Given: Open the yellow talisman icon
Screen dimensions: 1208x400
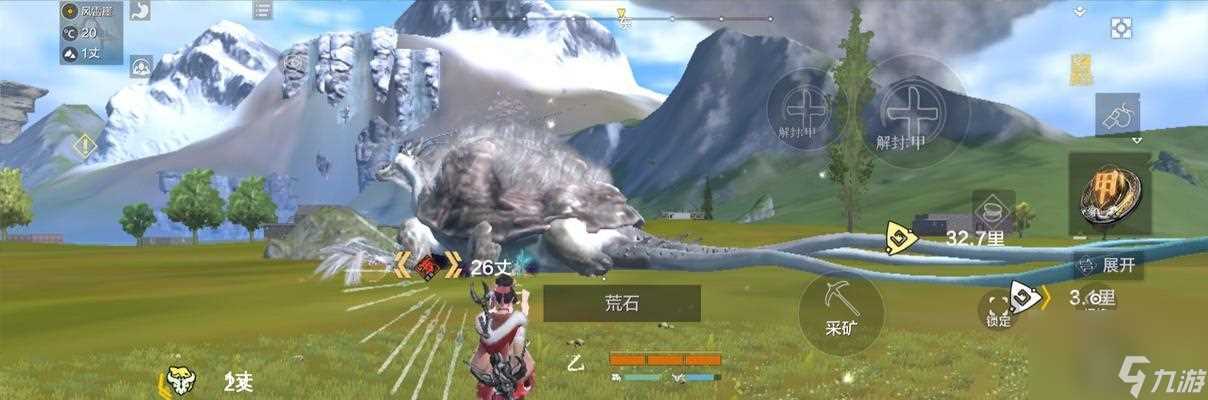Looking at the screenshot, I should pos(1081,69).
